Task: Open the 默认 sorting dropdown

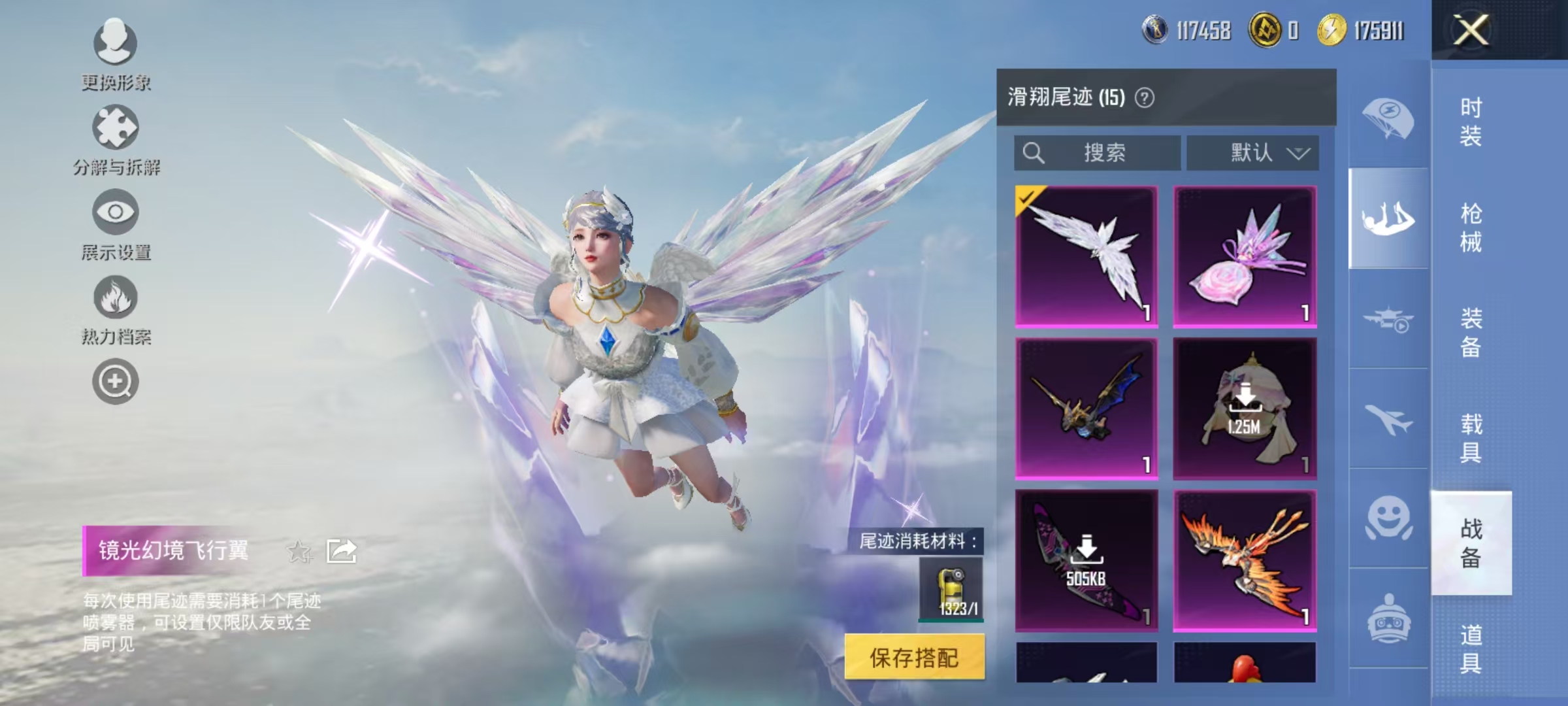Action: coord(1253,152)
